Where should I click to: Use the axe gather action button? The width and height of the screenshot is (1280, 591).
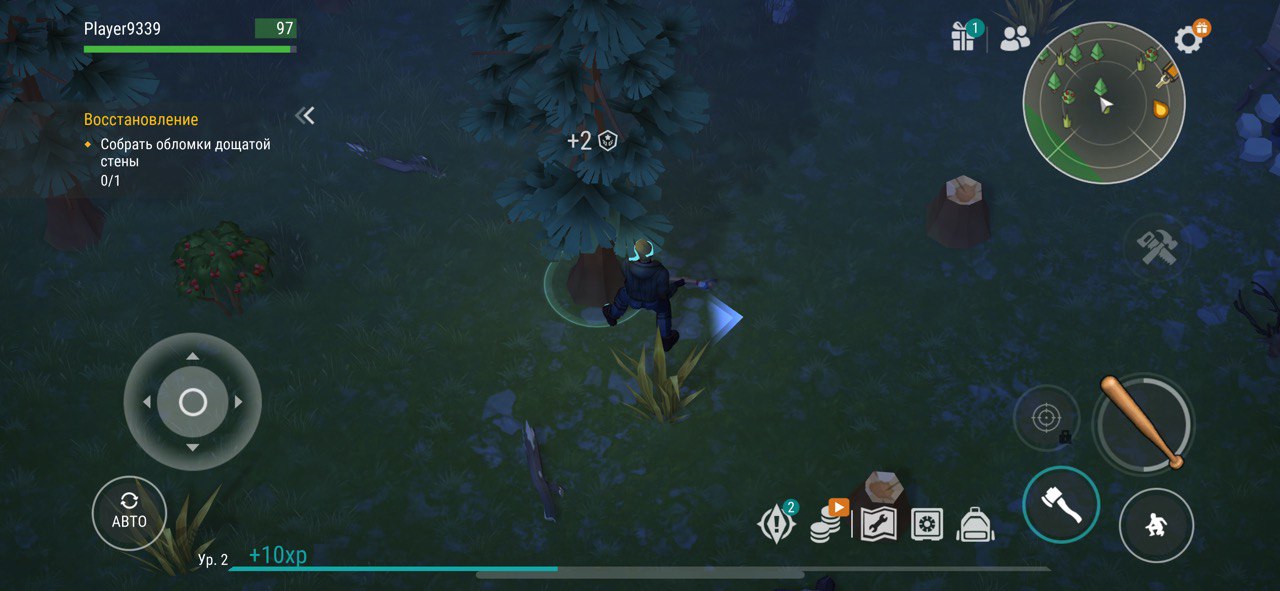pos(1061,504)
